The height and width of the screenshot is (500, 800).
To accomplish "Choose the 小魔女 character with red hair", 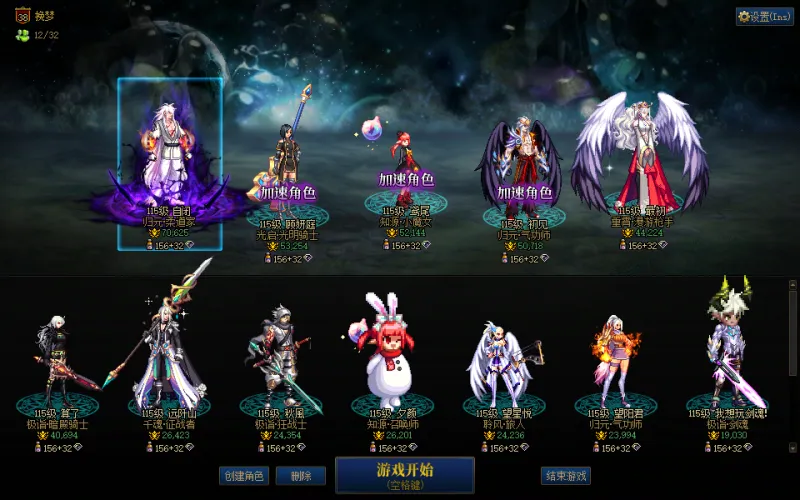I will pos(405,165).
